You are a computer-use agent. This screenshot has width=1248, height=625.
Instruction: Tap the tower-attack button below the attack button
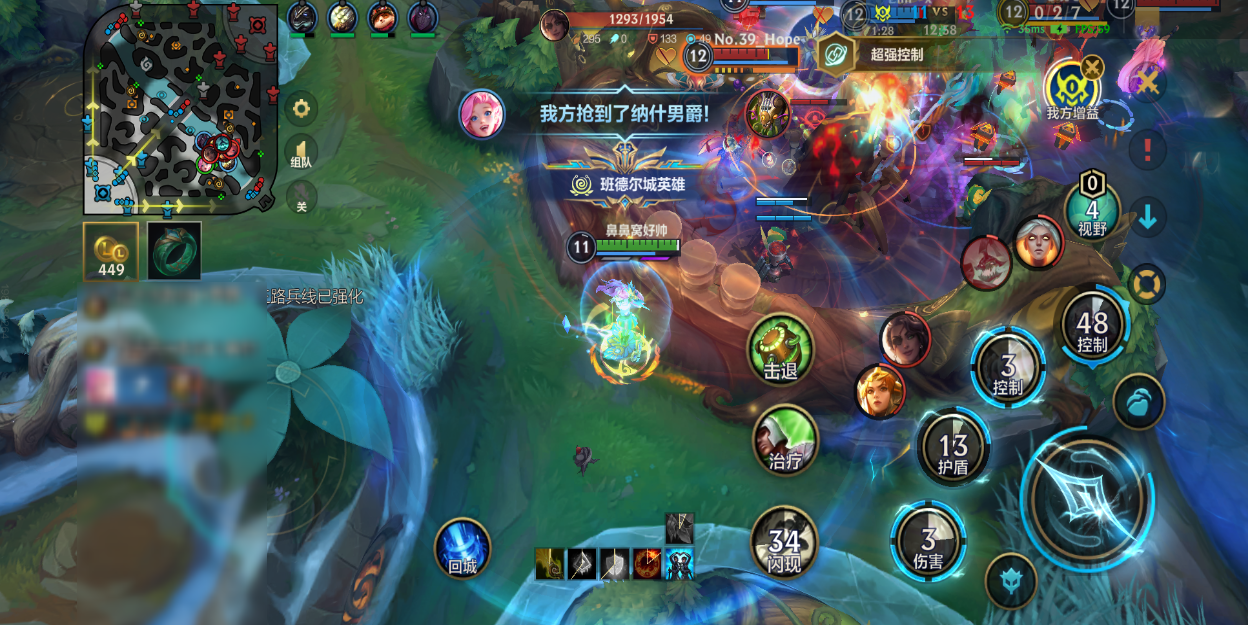tap(1010, 581)
